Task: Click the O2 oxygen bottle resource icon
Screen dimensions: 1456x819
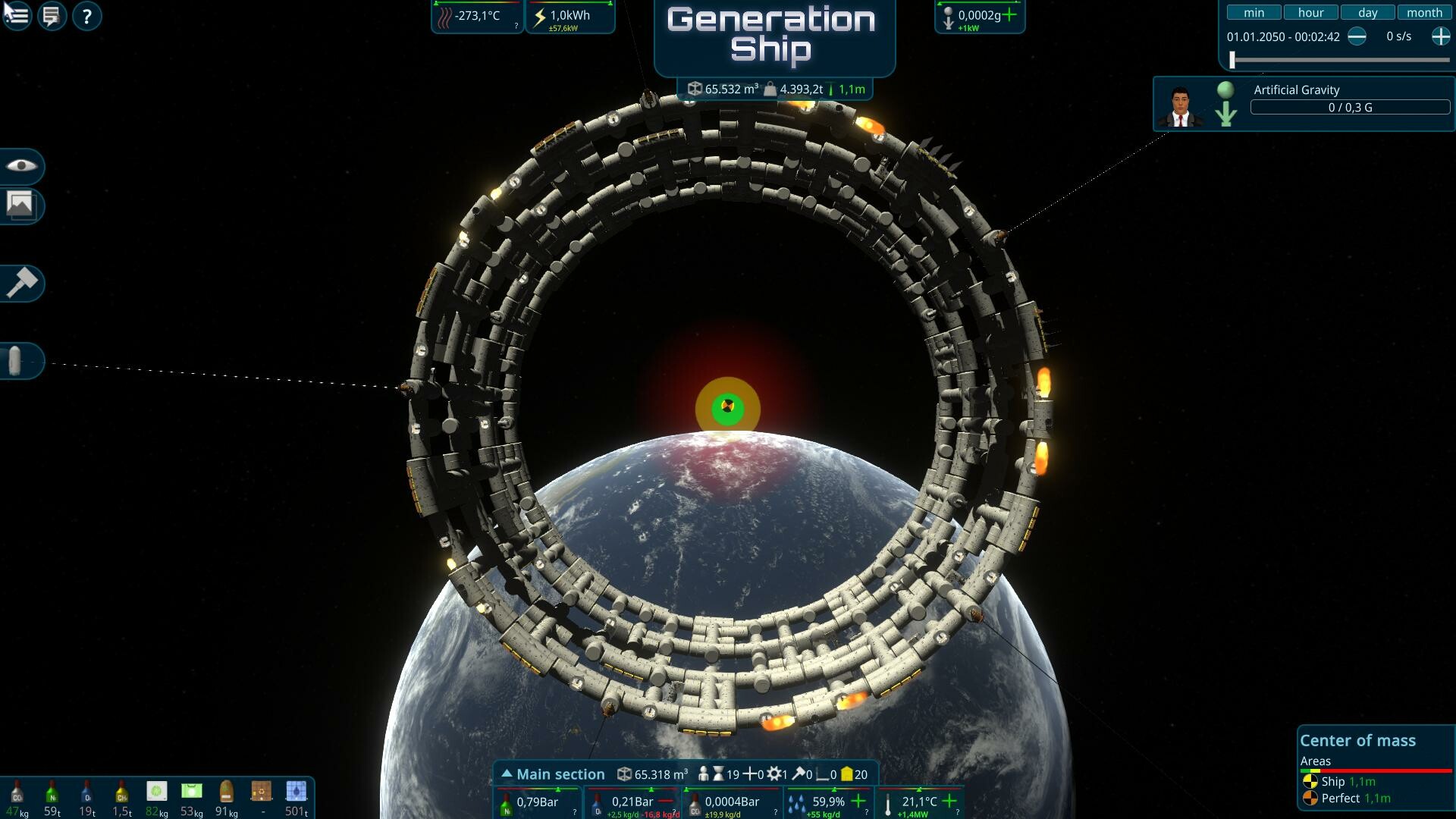Action: pyautogui.click(x=86, y=793)
